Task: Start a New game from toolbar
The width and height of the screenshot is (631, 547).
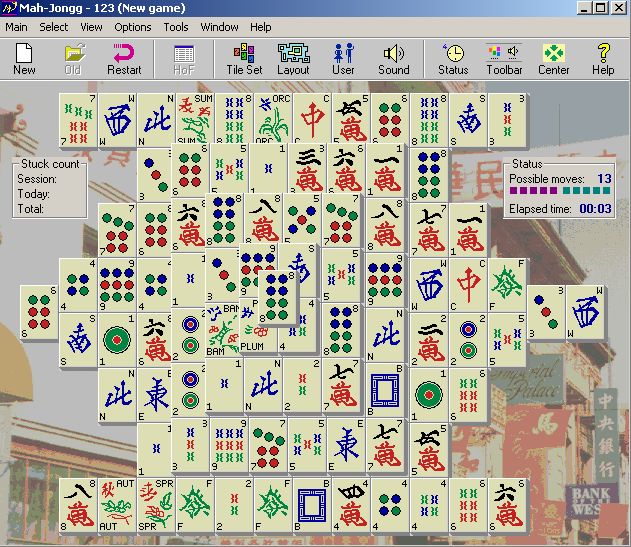Action: pos(24,59)
